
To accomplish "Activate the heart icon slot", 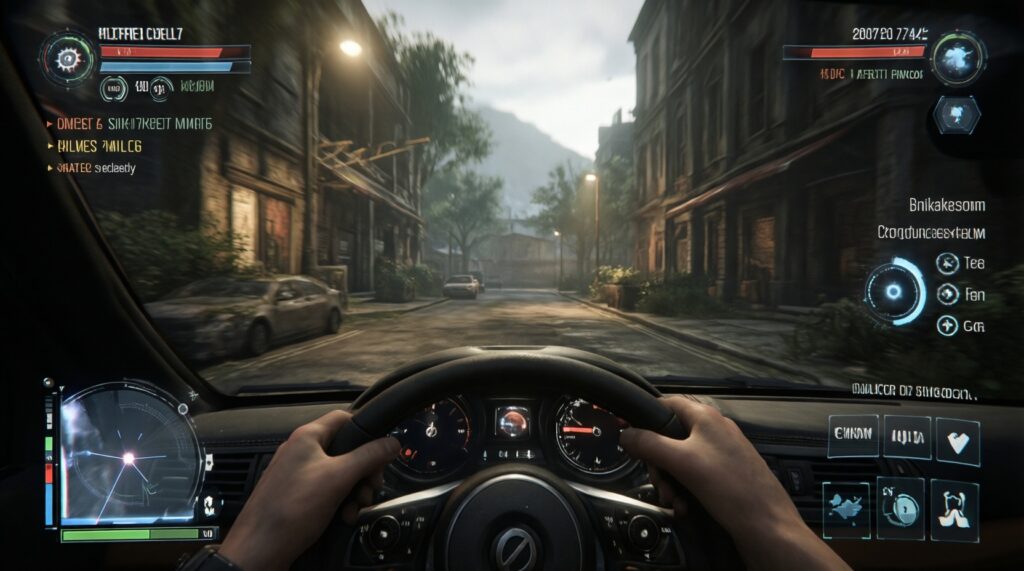I will click(957, 441).
